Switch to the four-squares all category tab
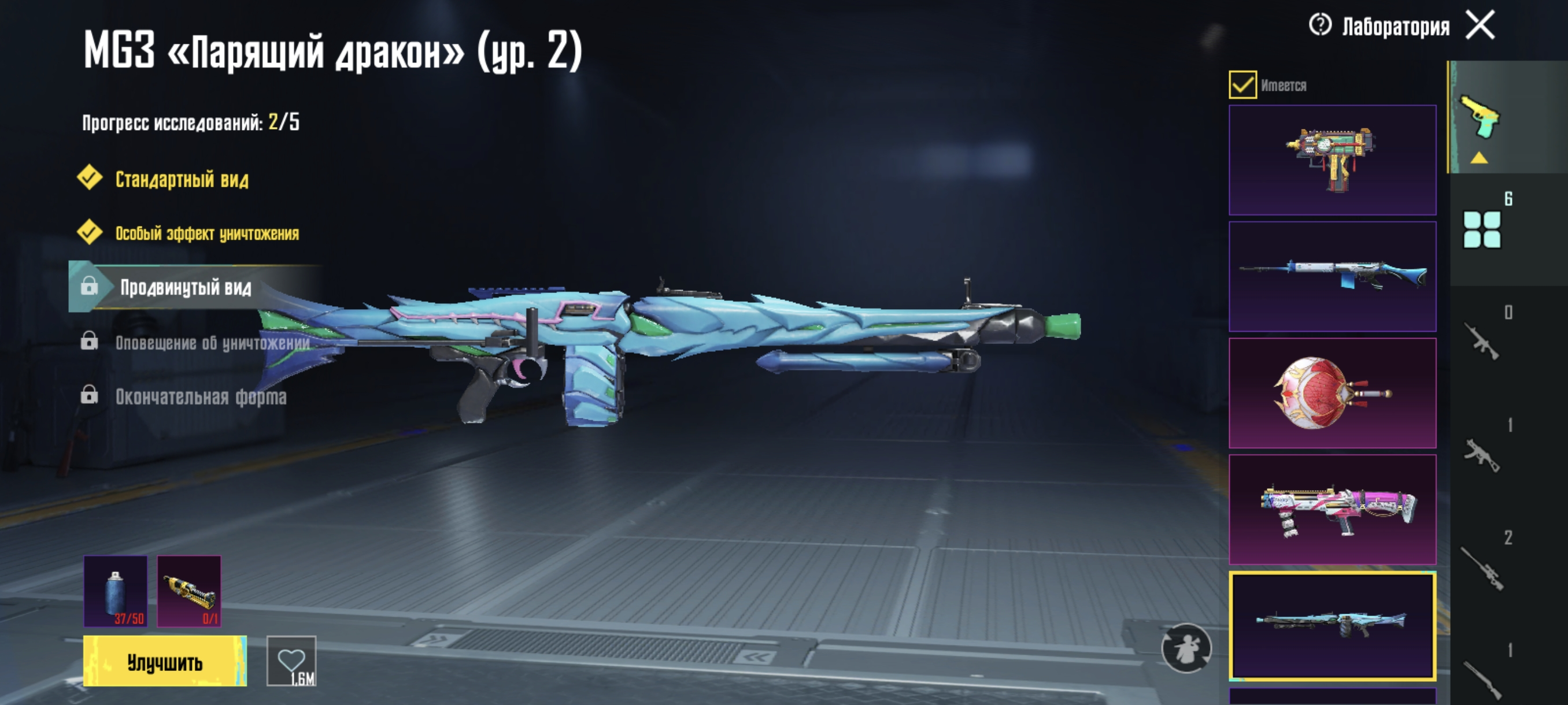Screen dimensions: 1568x705 coord(1482,229)
